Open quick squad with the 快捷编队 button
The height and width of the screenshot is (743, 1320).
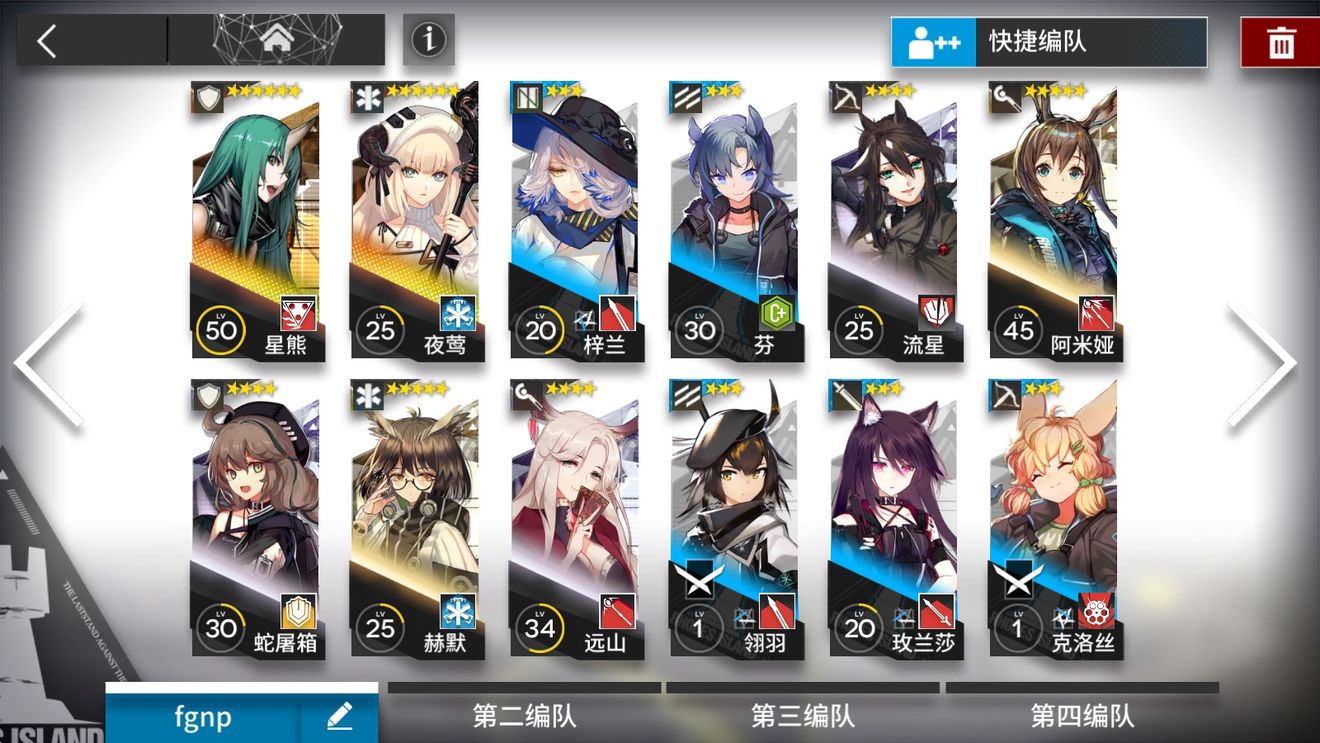click(1050, 43)
